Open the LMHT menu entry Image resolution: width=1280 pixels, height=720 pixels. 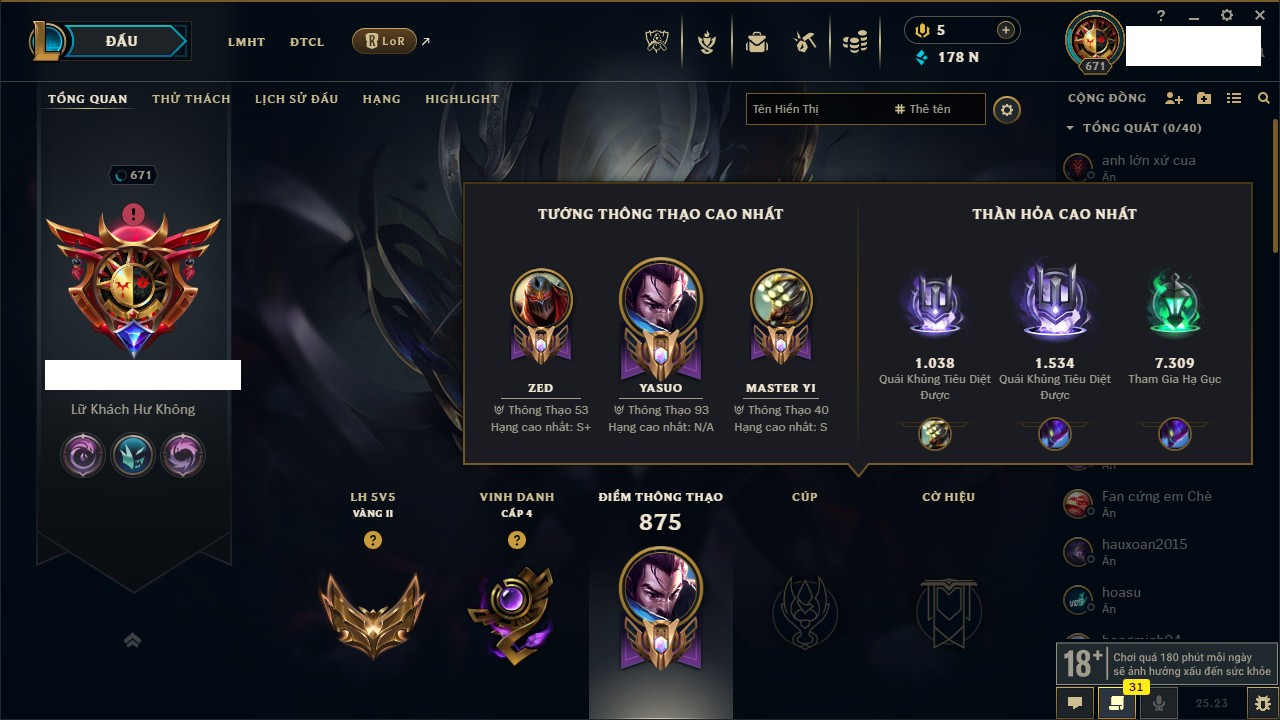[x=246, y=42]
